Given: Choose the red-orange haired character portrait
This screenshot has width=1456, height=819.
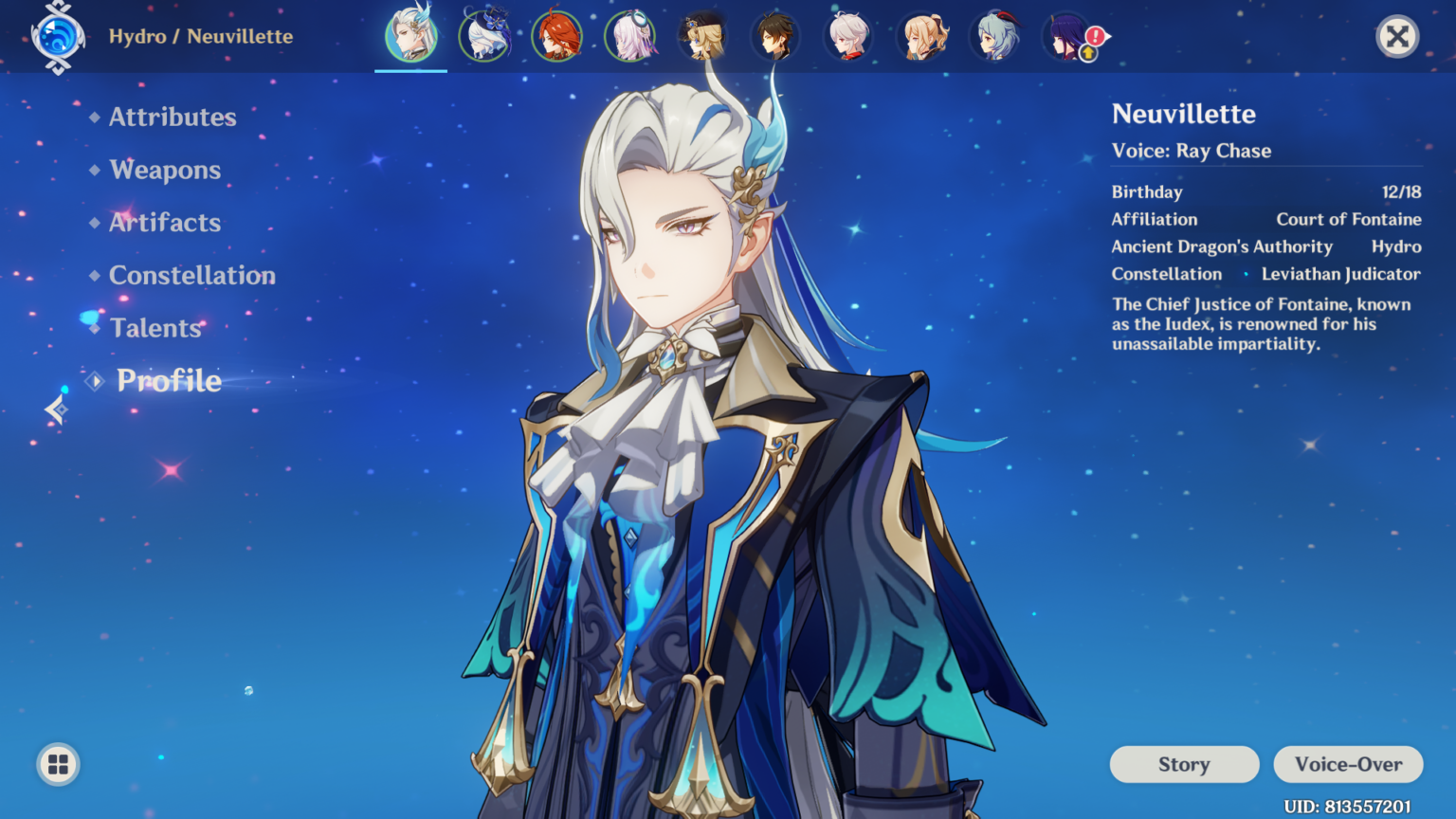Looking at the screenshot, I should pos(556,36).
